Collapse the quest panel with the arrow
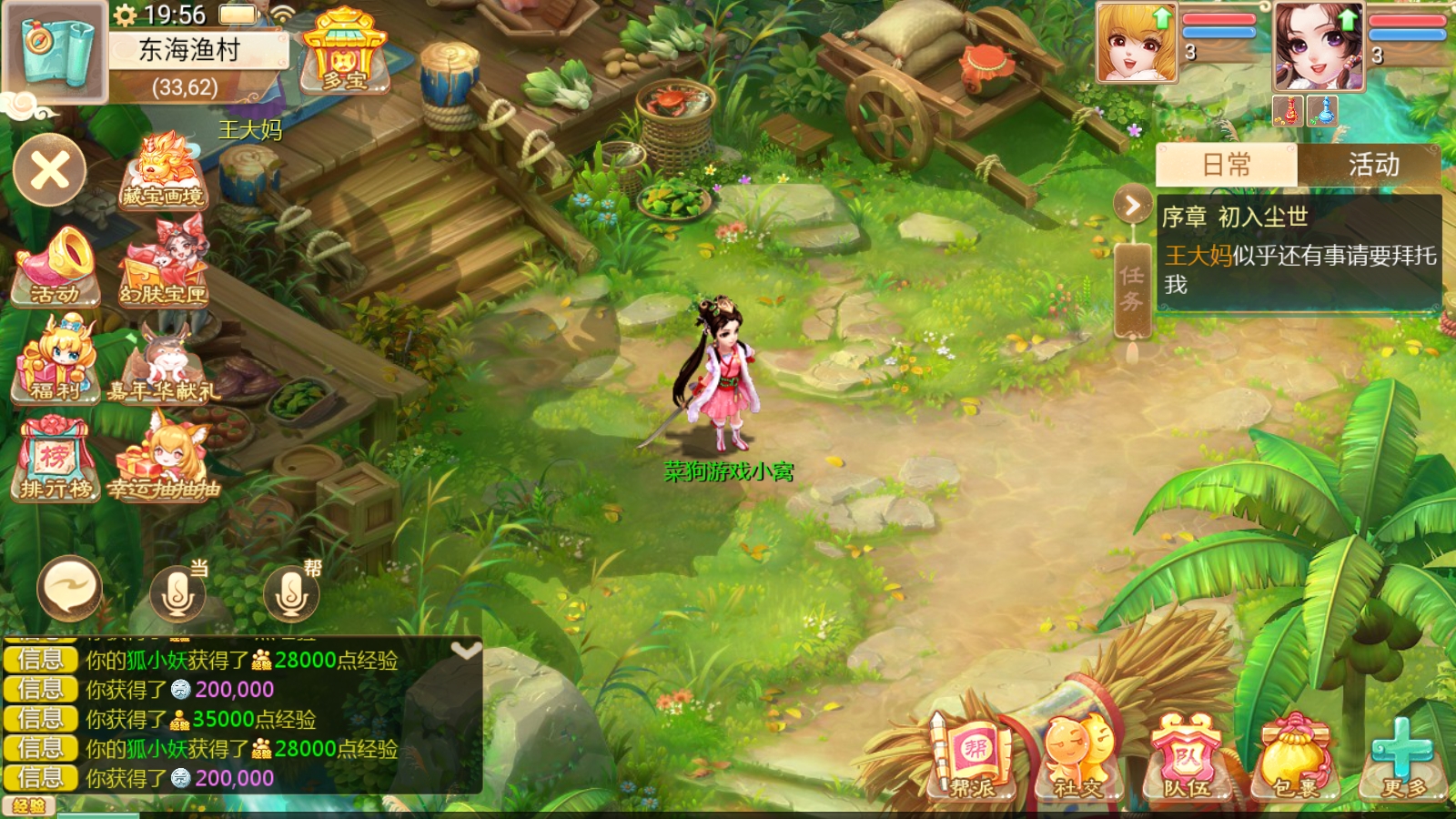Image resolution: width=1456 pixels, height=819 pixels. [x=1133, y=206]
